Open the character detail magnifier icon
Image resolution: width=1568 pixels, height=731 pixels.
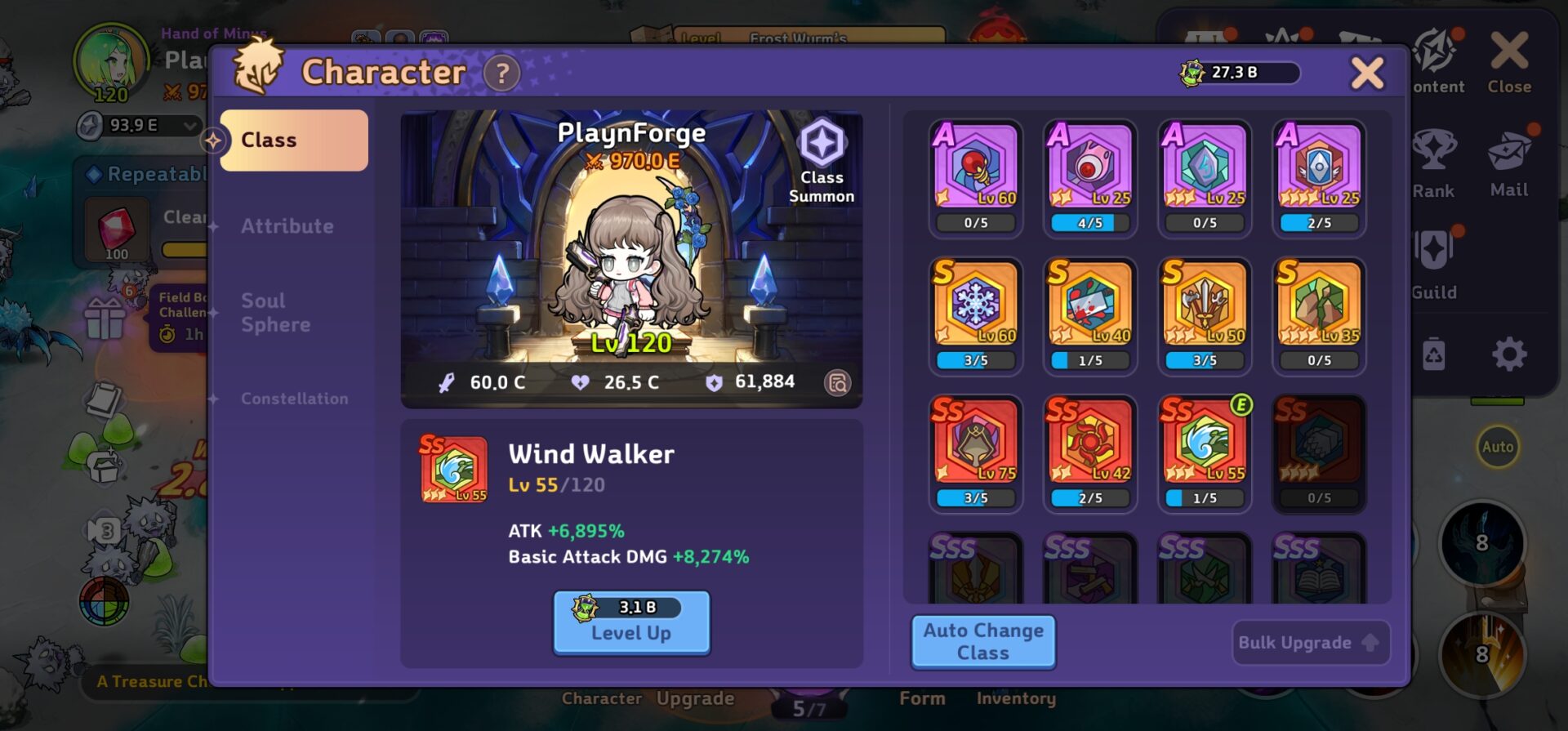[x=838, y=382]
